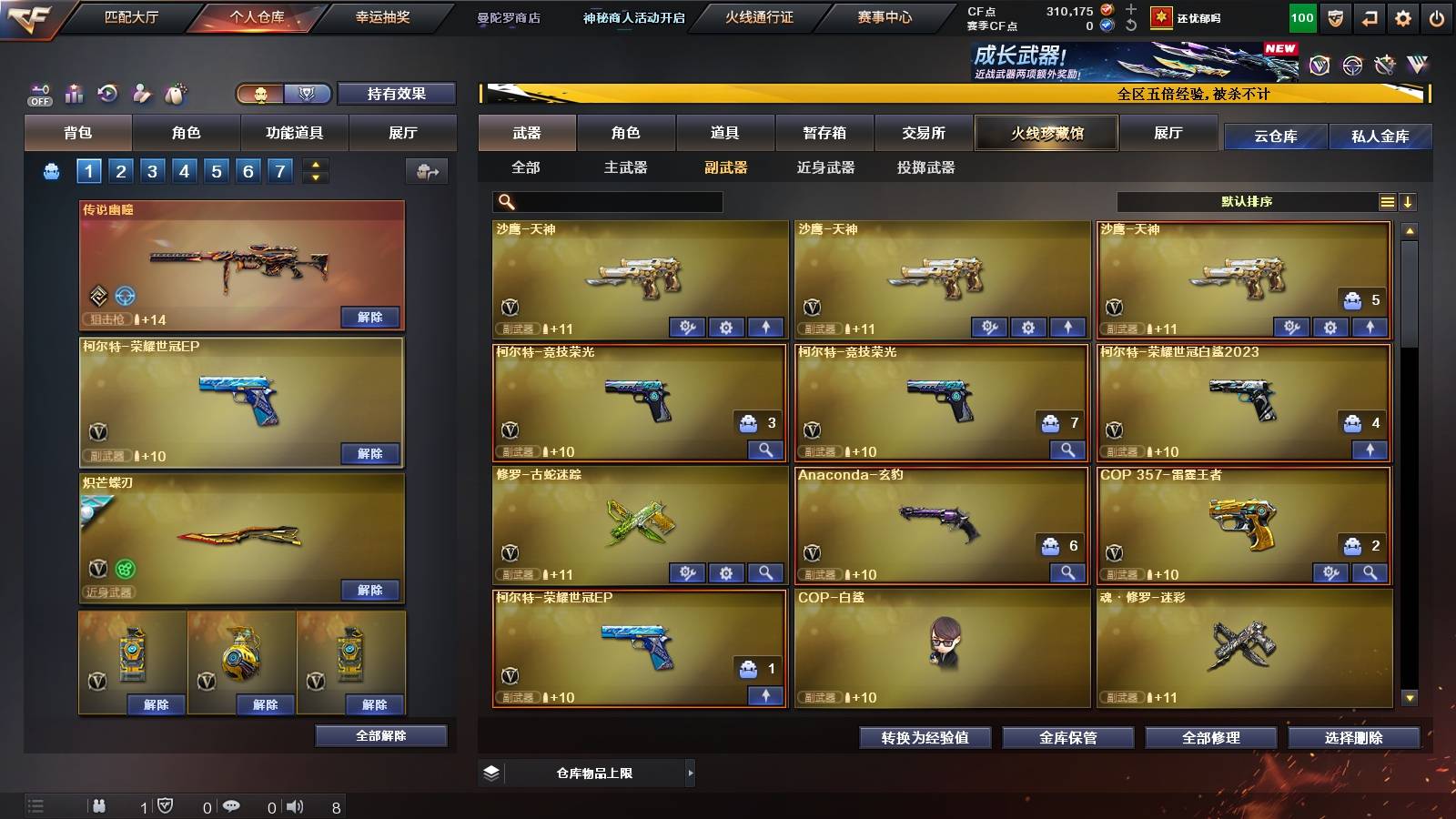Viewport: 1456px width, 819px height.
Task: Click the down arrow next to the sort dropdown
Action: (1410, 202)
